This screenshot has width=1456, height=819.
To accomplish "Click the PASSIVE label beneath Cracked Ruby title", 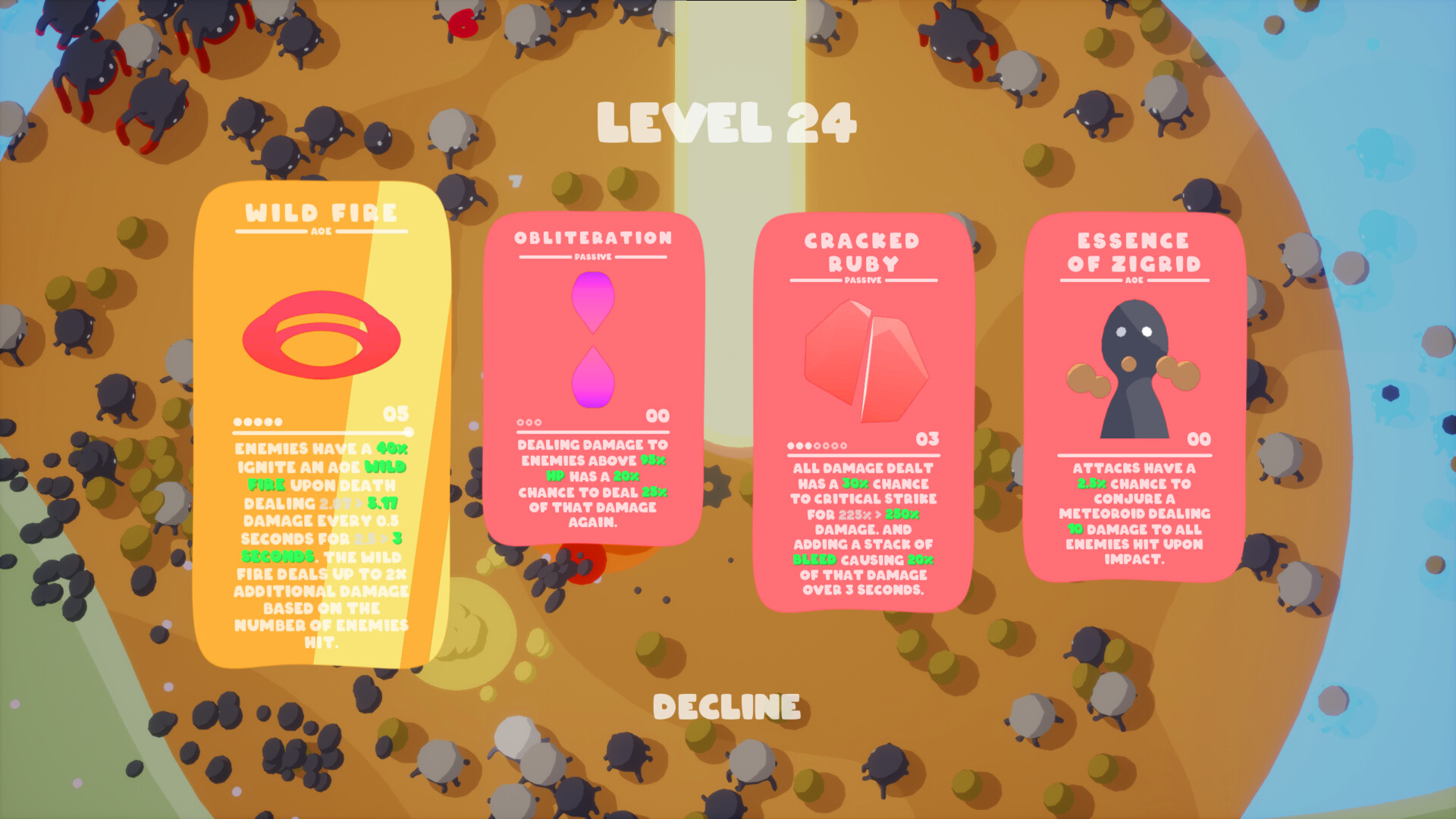I will pos(864,281).
